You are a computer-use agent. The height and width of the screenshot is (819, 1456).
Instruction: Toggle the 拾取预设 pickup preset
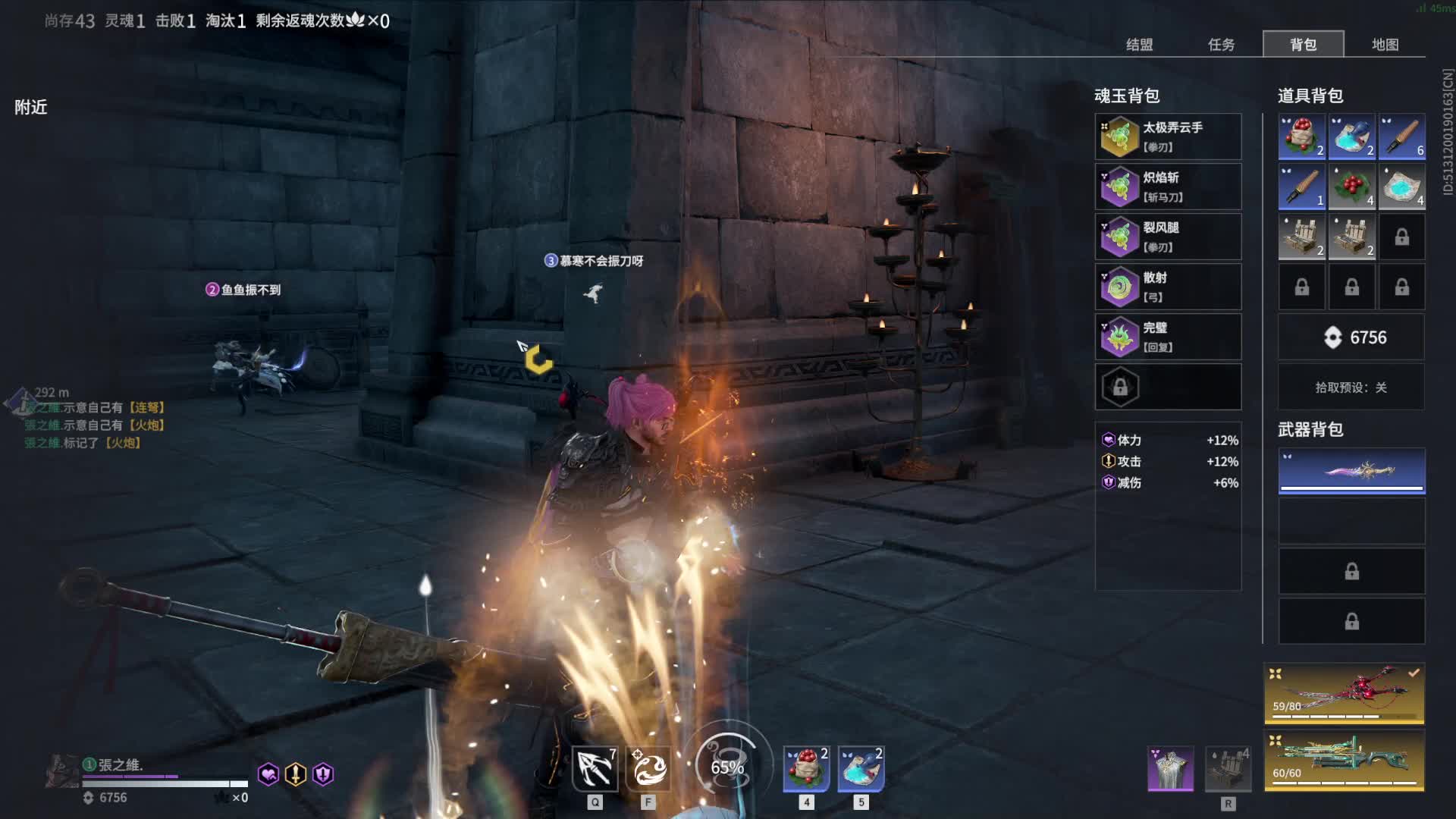pos(1351,388)
